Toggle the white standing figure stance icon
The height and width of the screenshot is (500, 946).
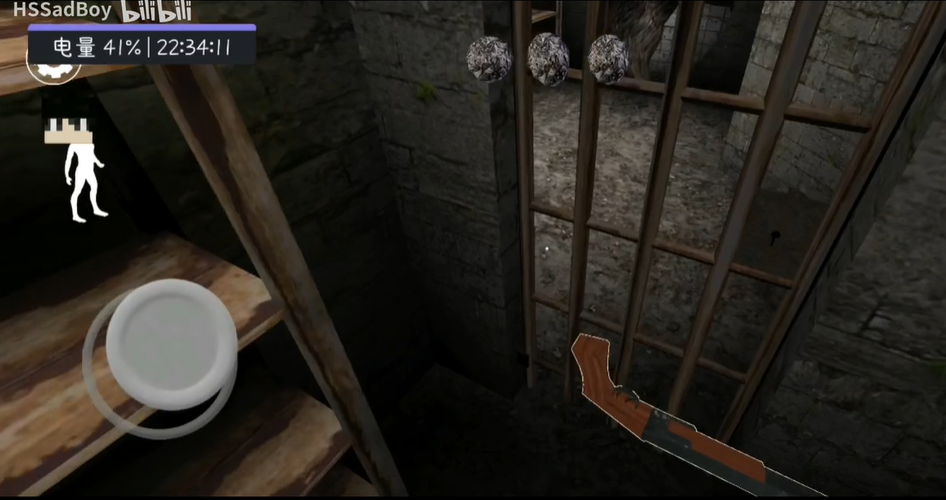[84, 181]
